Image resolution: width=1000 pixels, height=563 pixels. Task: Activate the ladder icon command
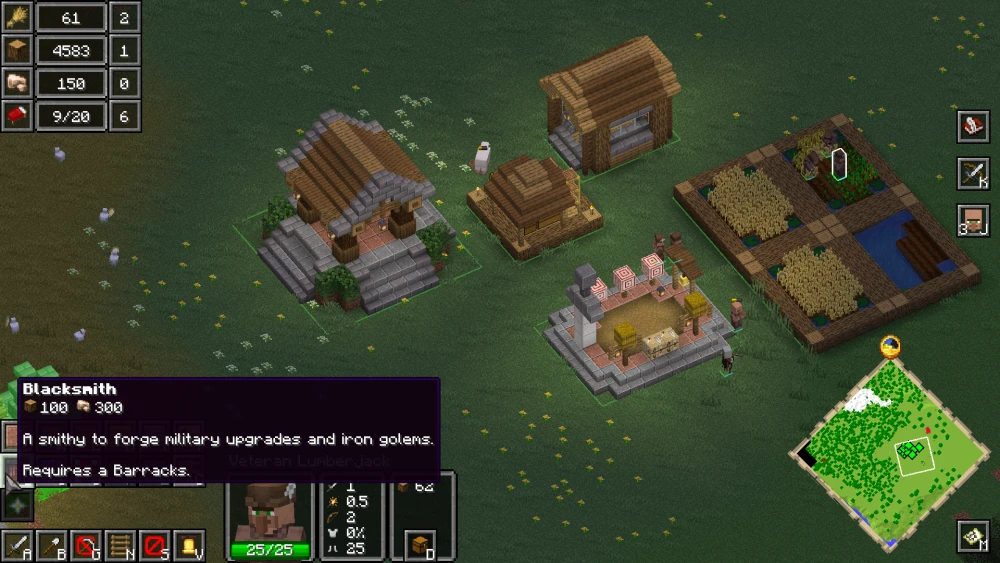pyautogui.click(x=120, y=546)
